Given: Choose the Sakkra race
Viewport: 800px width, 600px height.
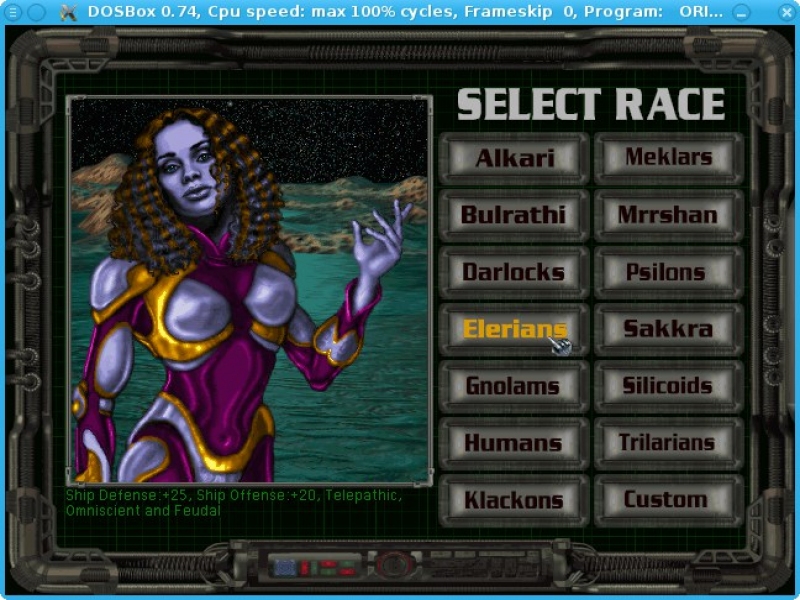Looking at the screenshot, I should 668,329.
